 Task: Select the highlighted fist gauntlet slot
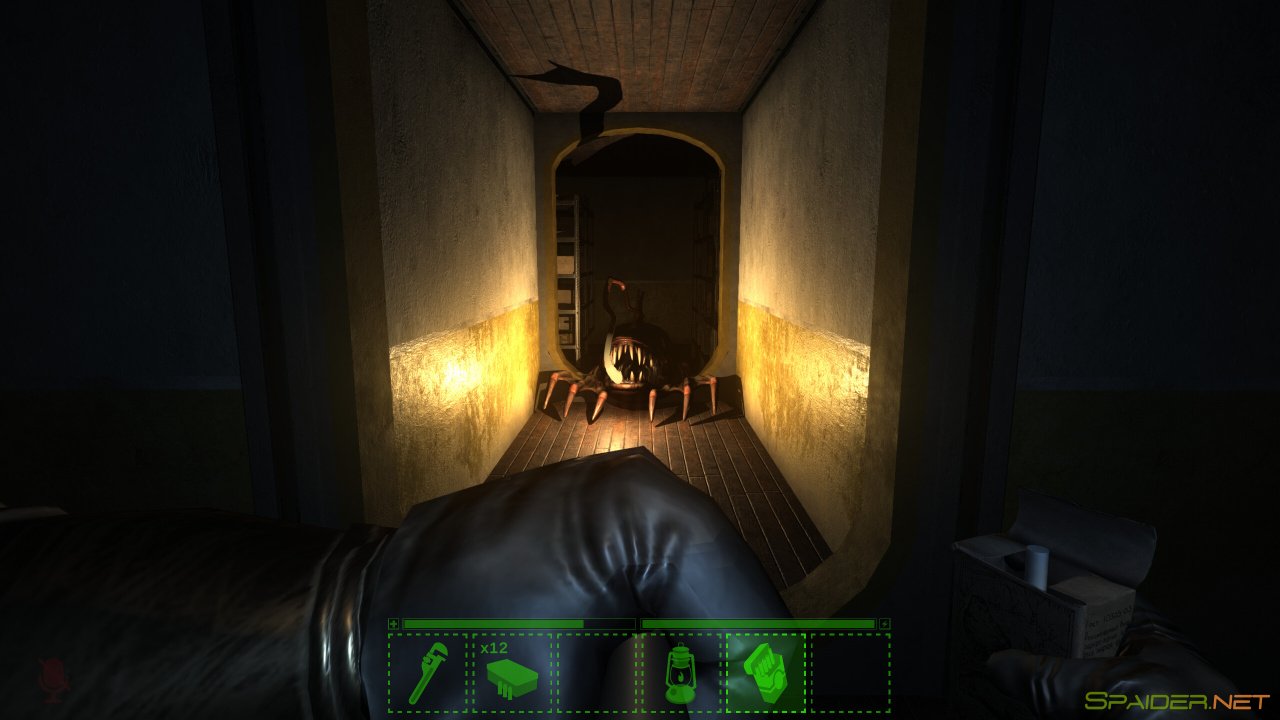coord(766,671)
